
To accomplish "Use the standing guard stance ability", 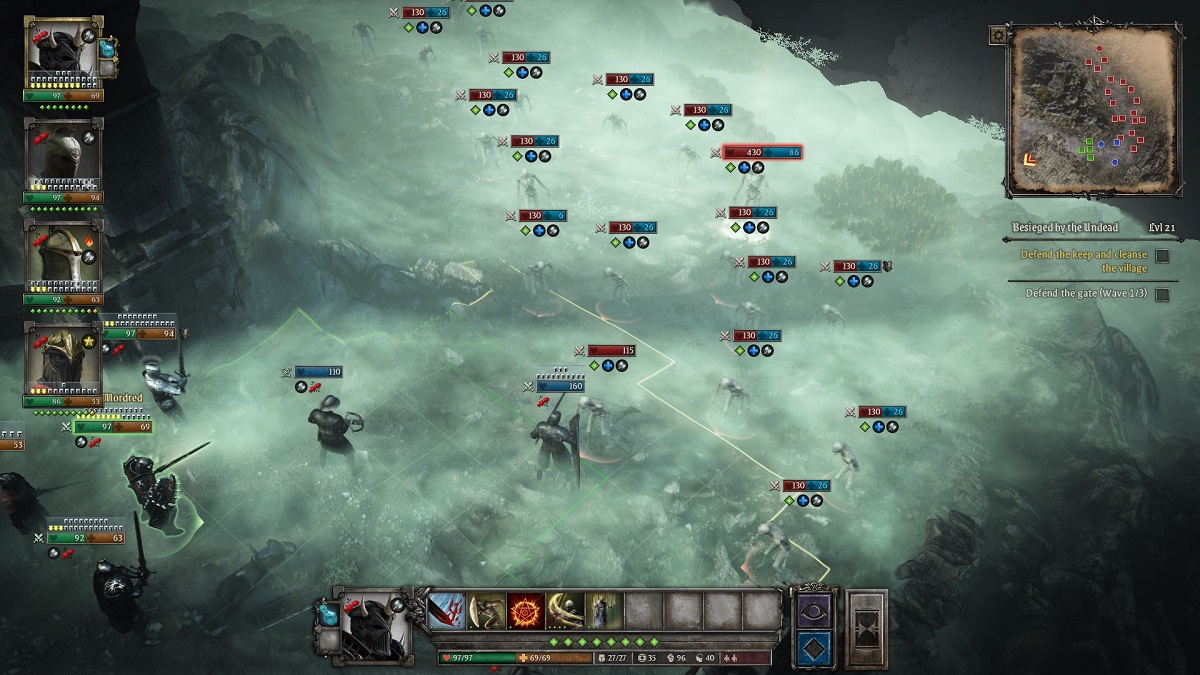I will pos(603,610).
